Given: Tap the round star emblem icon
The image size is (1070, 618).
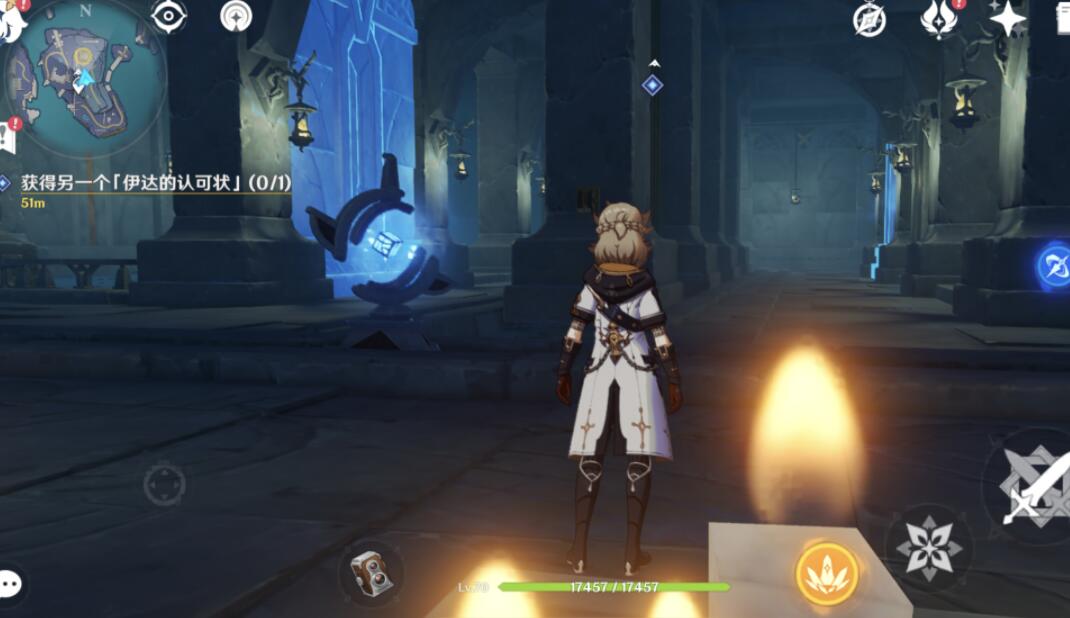Looking at the screenshot, I should pos(236,16).
